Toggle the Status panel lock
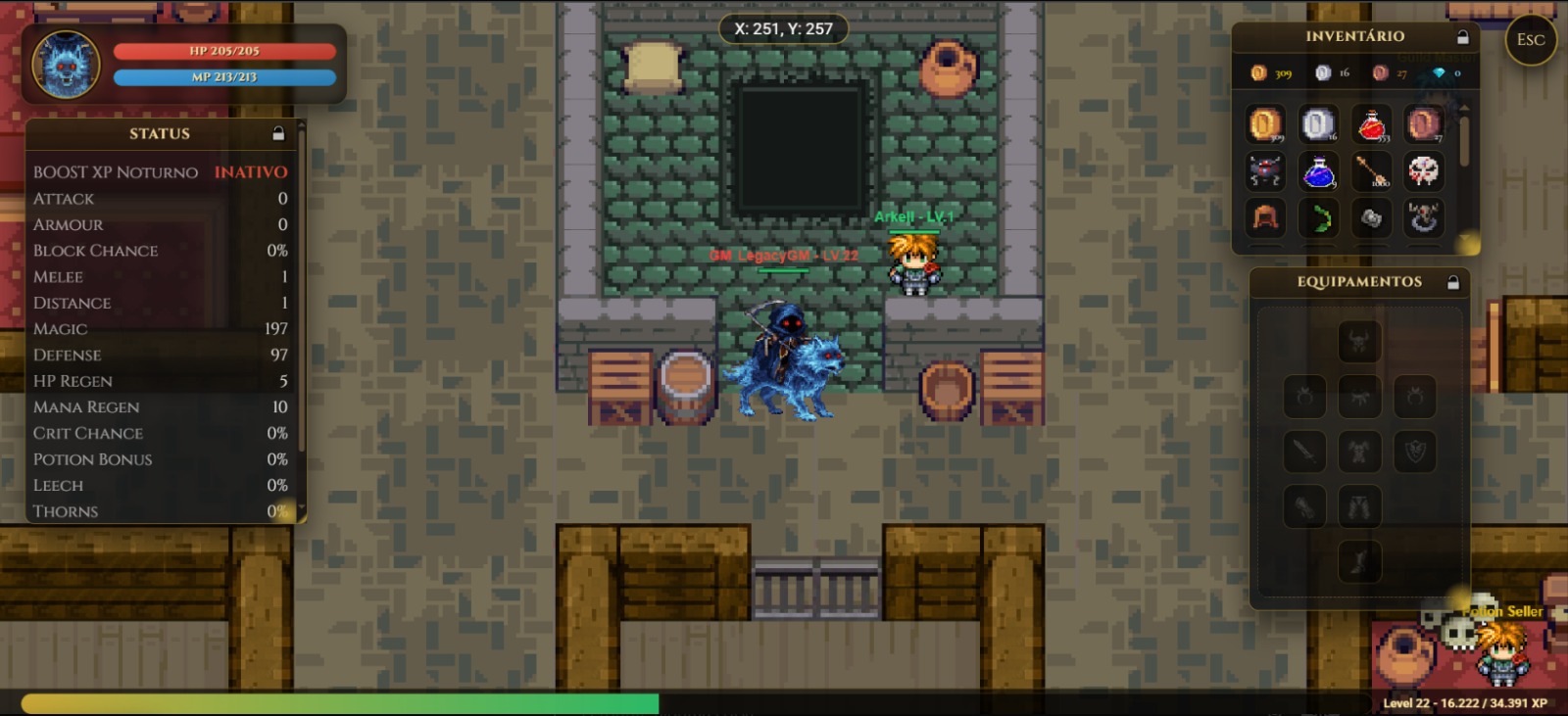This screenshot has height=716, width=1568. pyautogui.click(x=279, y=133)
